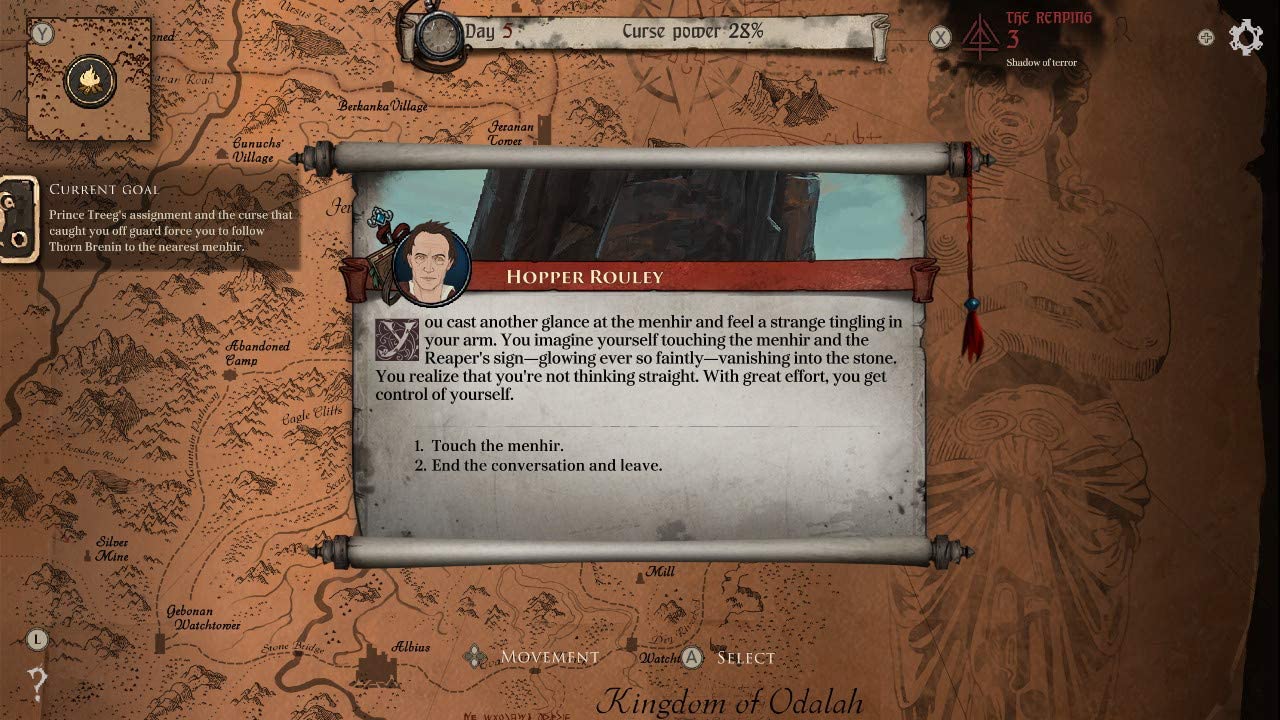
Task: Open the question mark help icon
Action: pos(37,684)
